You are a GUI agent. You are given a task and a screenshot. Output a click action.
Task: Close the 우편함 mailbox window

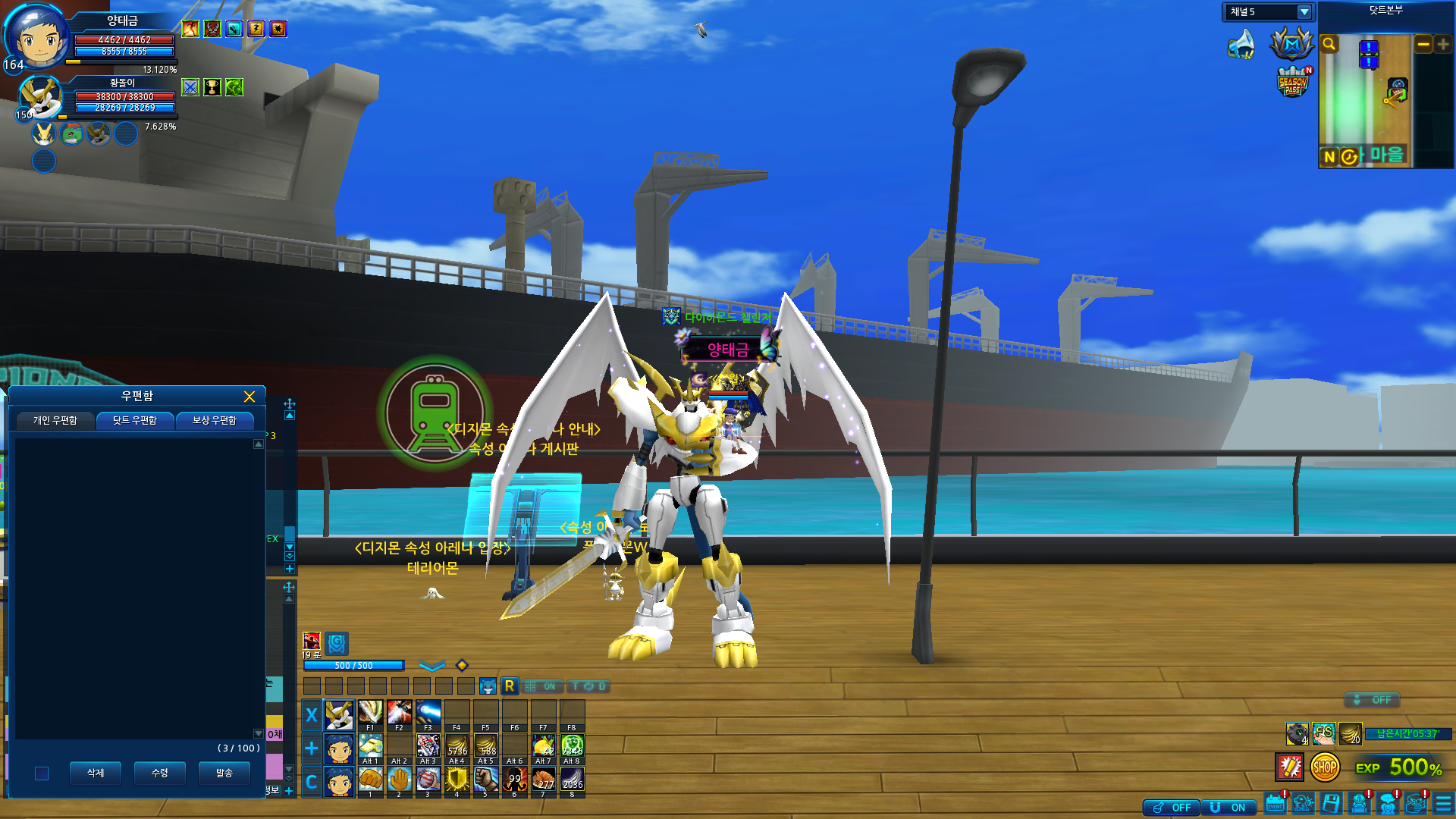coord(249,397)
